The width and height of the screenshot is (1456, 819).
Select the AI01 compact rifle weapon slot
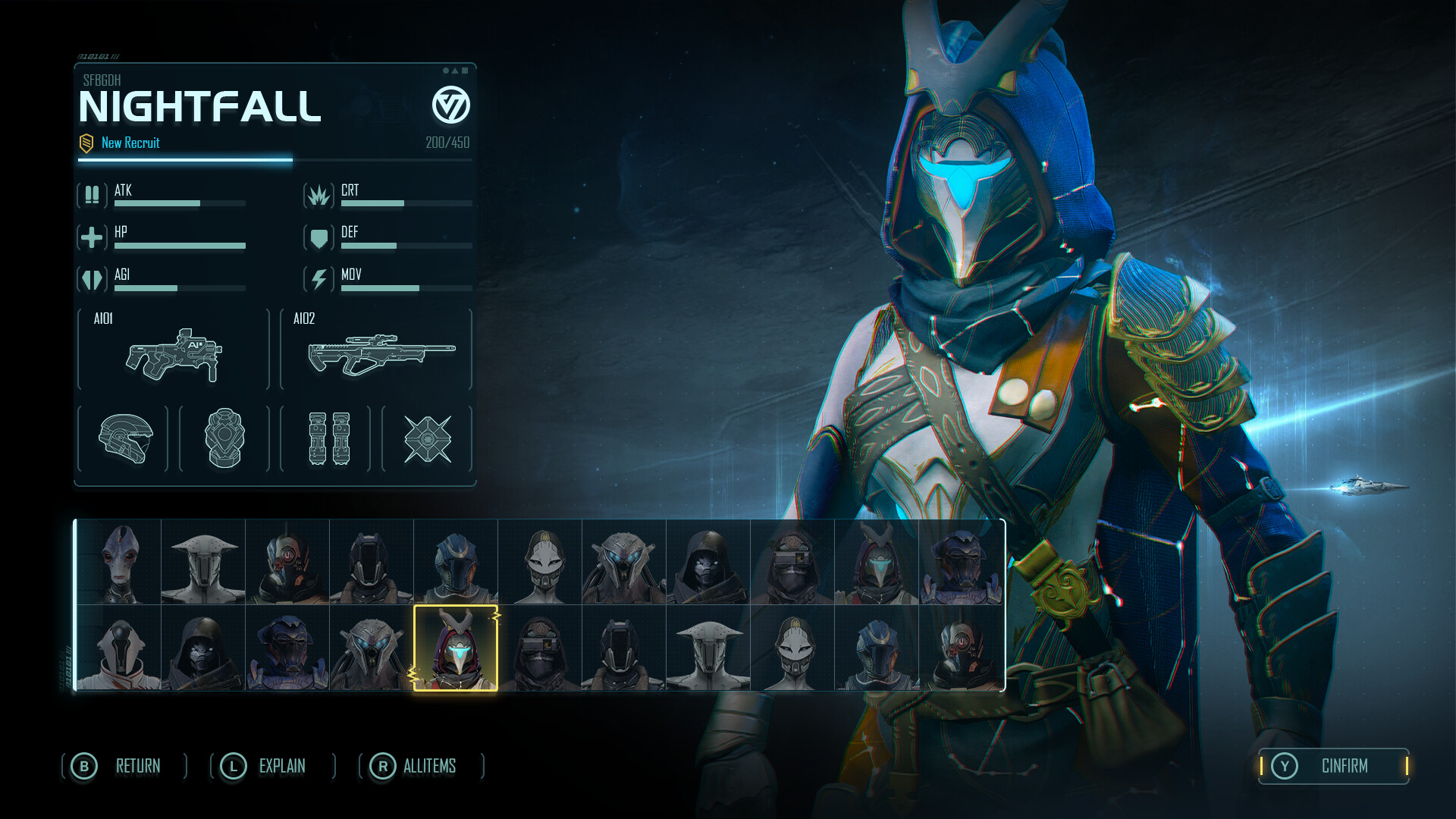click(174, 350)
